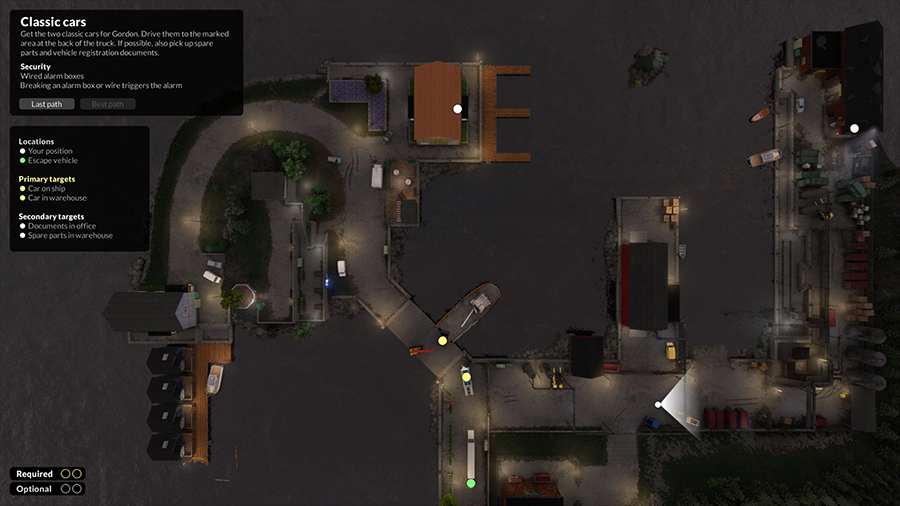
Task: Click the greyed-out Best path button
Action: pyautogui.click(x=107, y=104)
